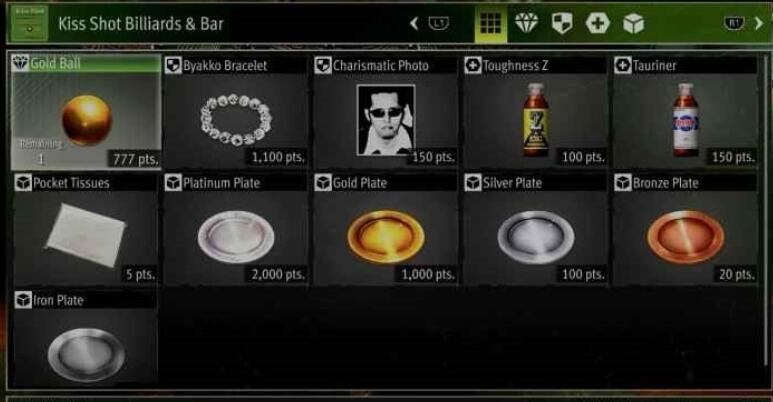773x402 pixels.
Task: Show the plus-sign healing items tab
Action: point(598,24)
